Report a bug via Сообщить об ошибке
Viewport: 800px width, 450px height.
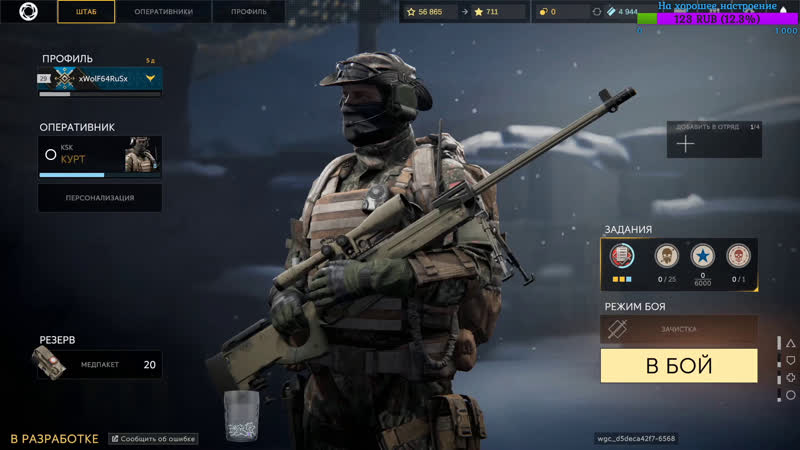coord(153,438)
